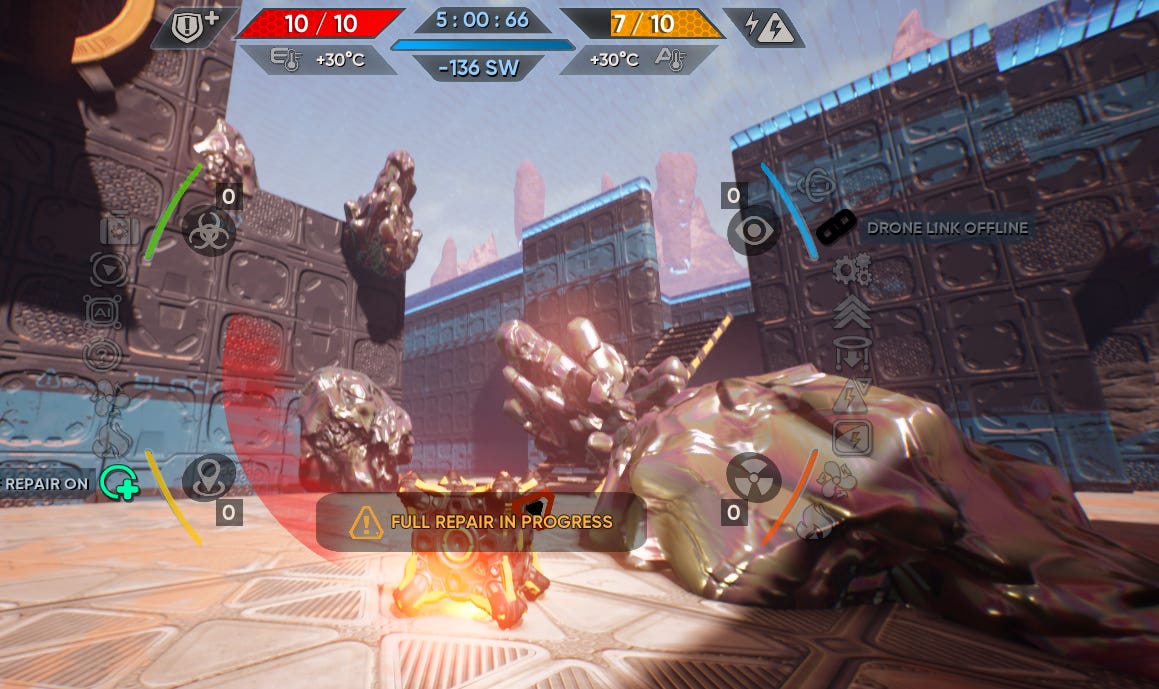Select the biohazard sensor icon
The height and width of the screenshot is (689, 1159).
[208, 233]
